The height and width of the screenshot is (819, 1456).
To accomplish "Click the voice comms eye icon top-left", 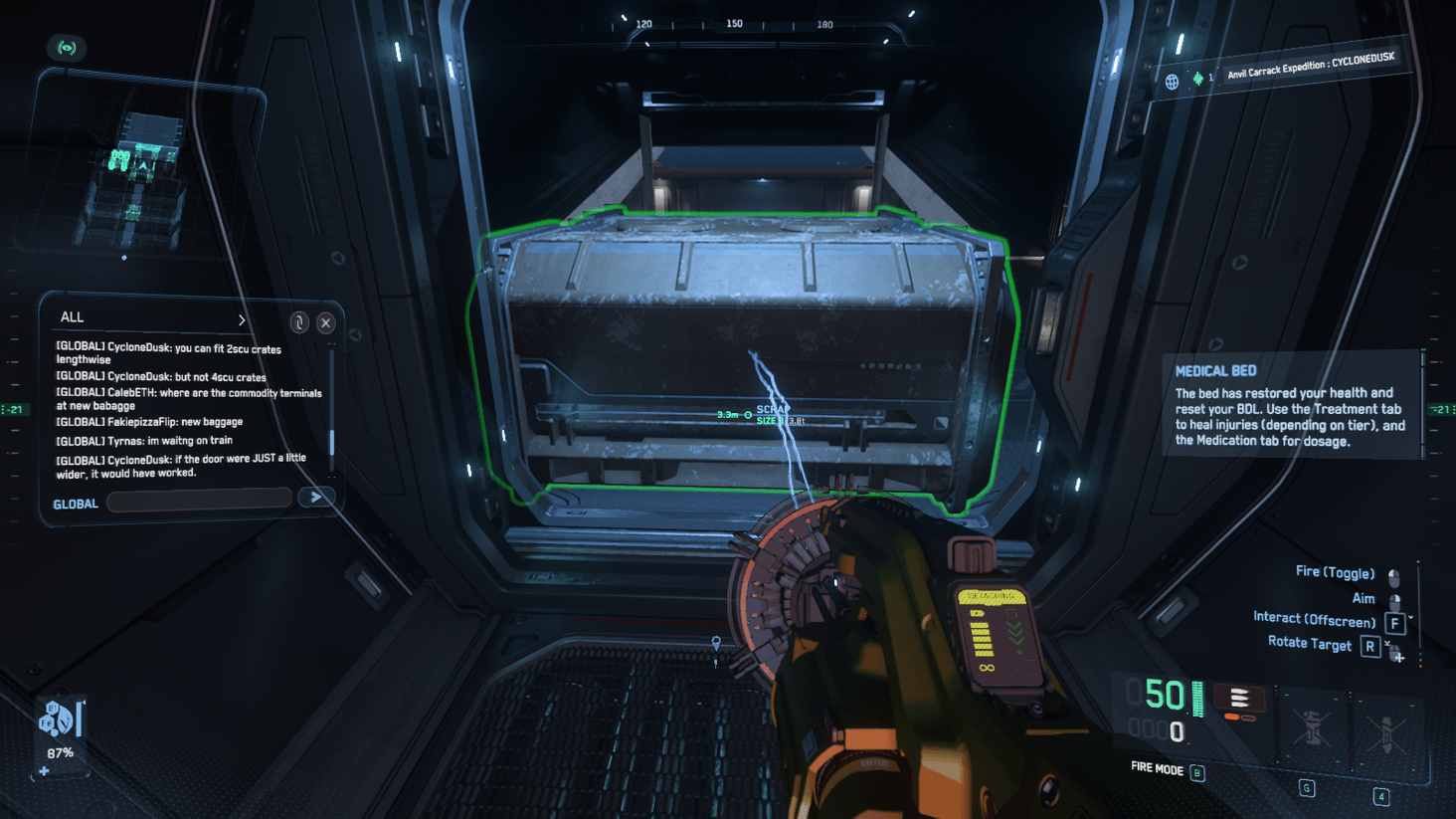I will pos(67,48).
